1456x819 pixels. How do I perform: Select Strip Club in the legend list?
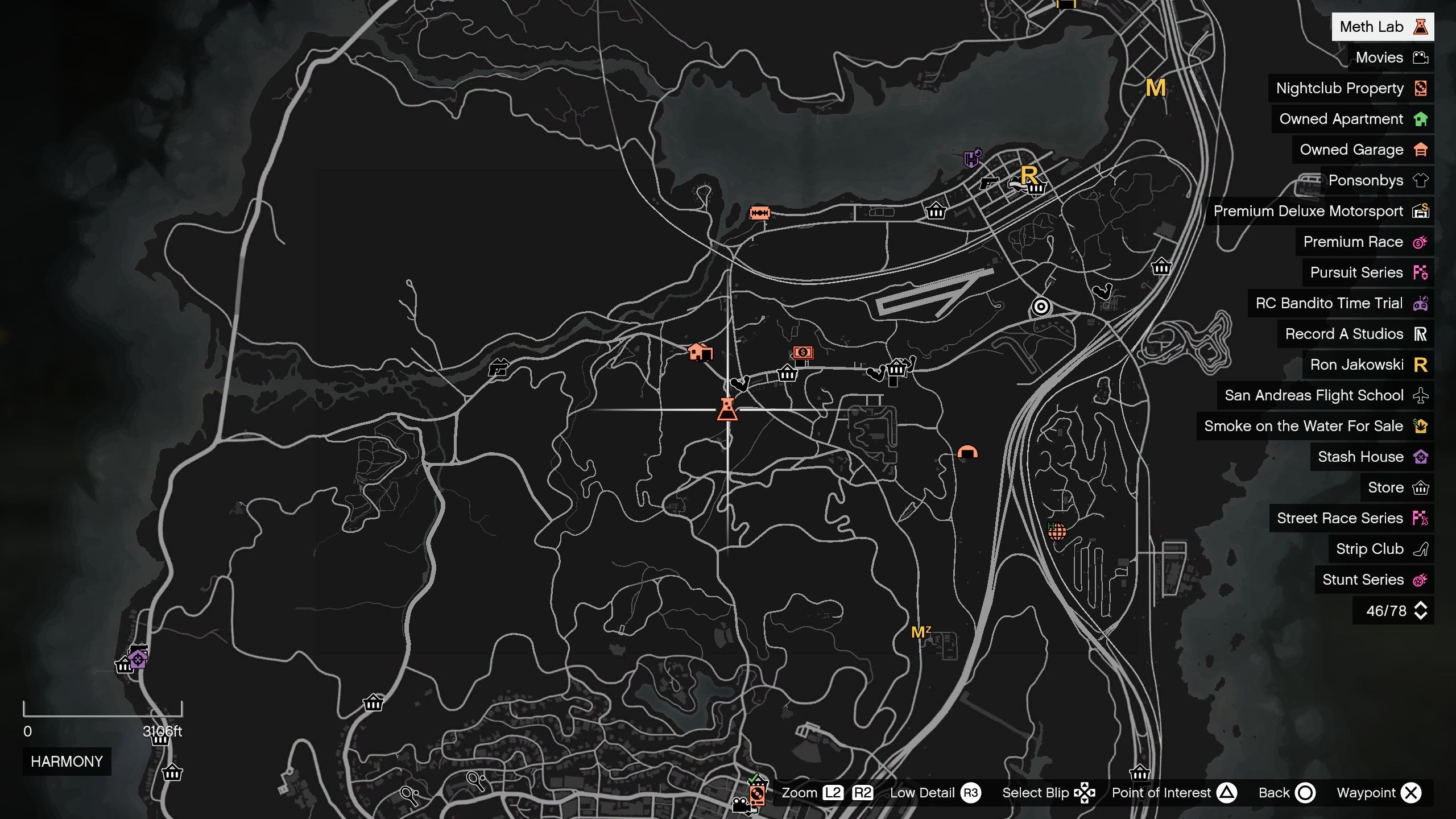1371,549
